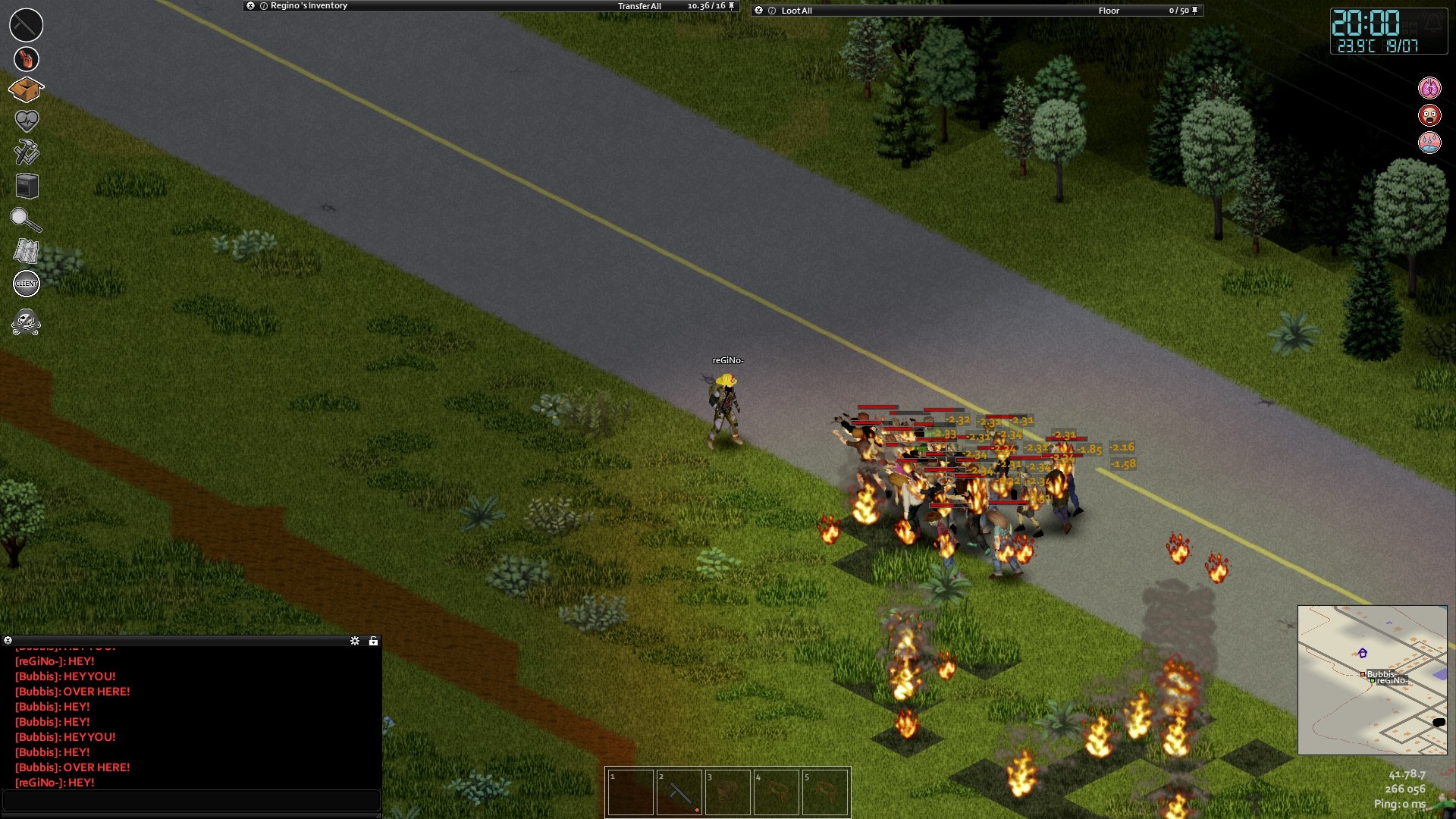1456x819 pixels.
Task: Open the health panel heart icon
Action: click(27, 121)
